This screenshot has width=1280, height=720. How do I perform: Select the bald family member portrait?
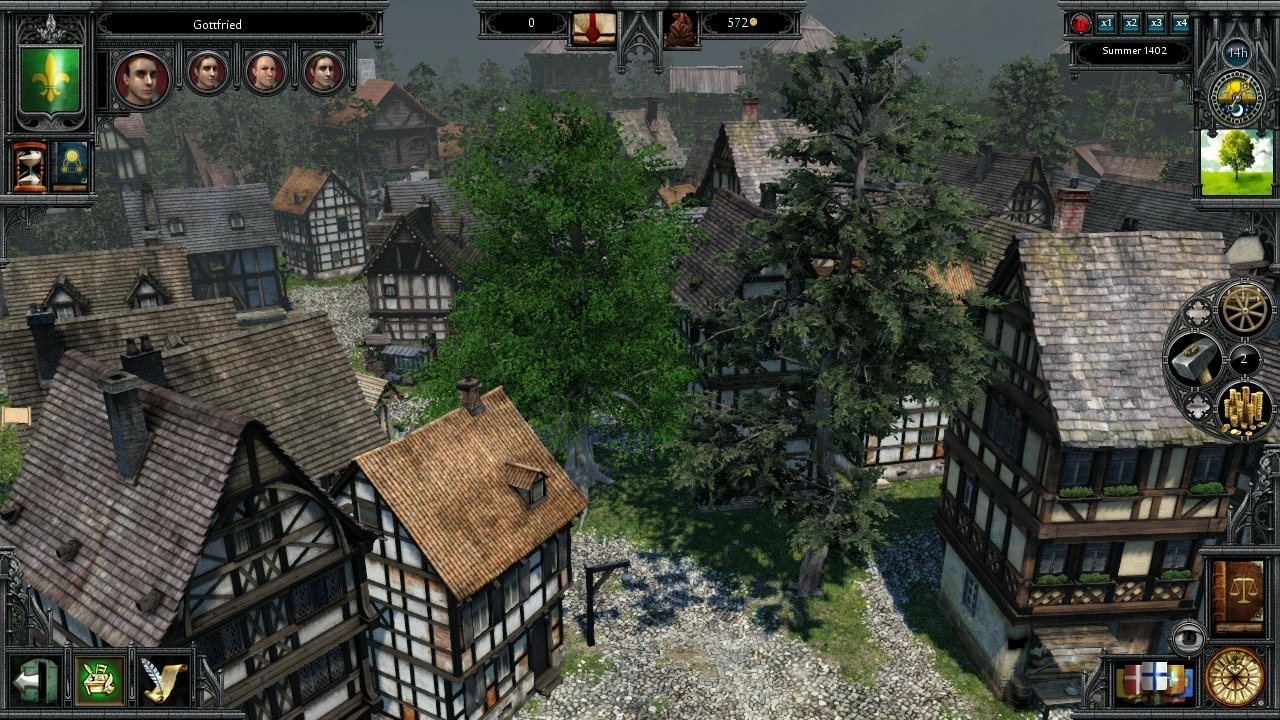click(x=266, y=72)
